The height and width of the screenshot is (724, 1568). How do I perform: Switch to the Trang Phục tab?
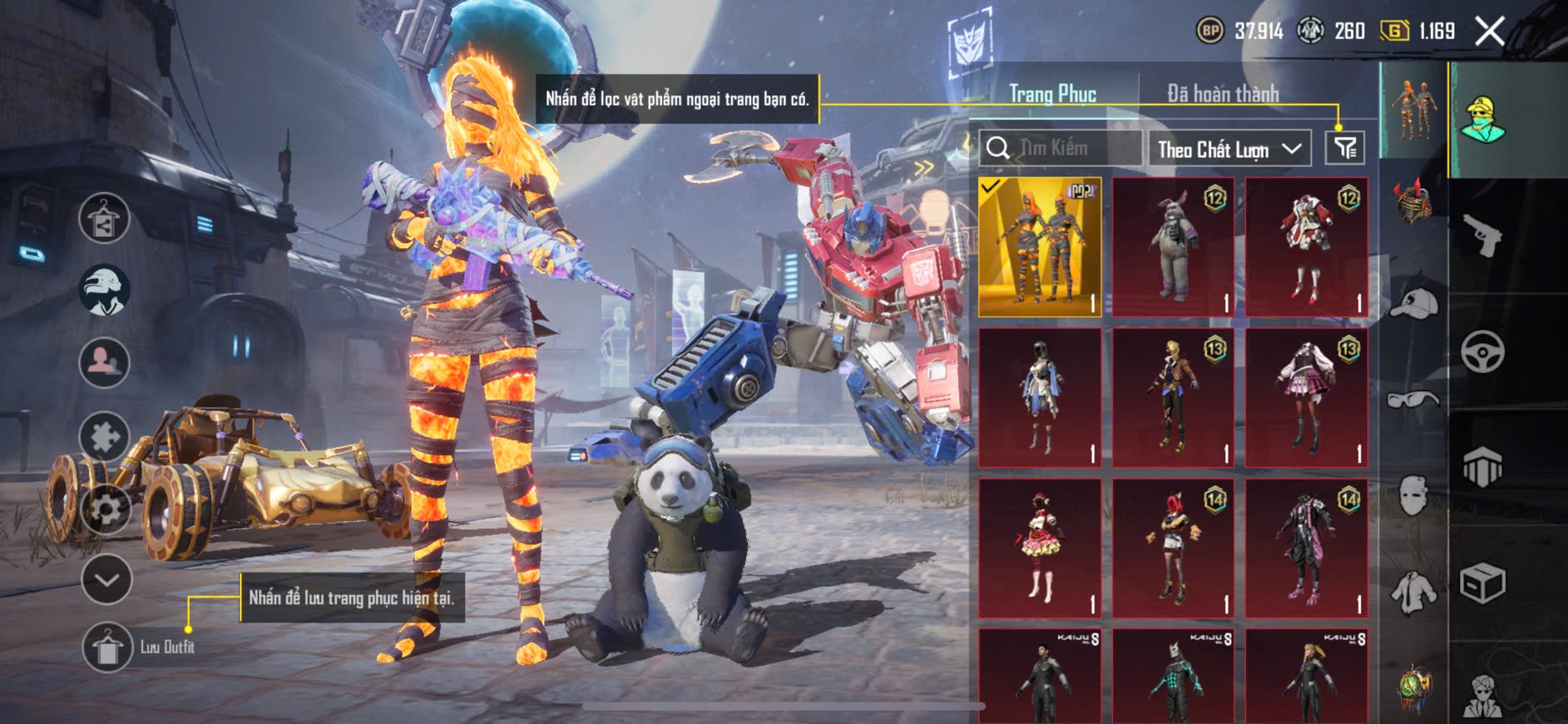(x=1052, y=93)
